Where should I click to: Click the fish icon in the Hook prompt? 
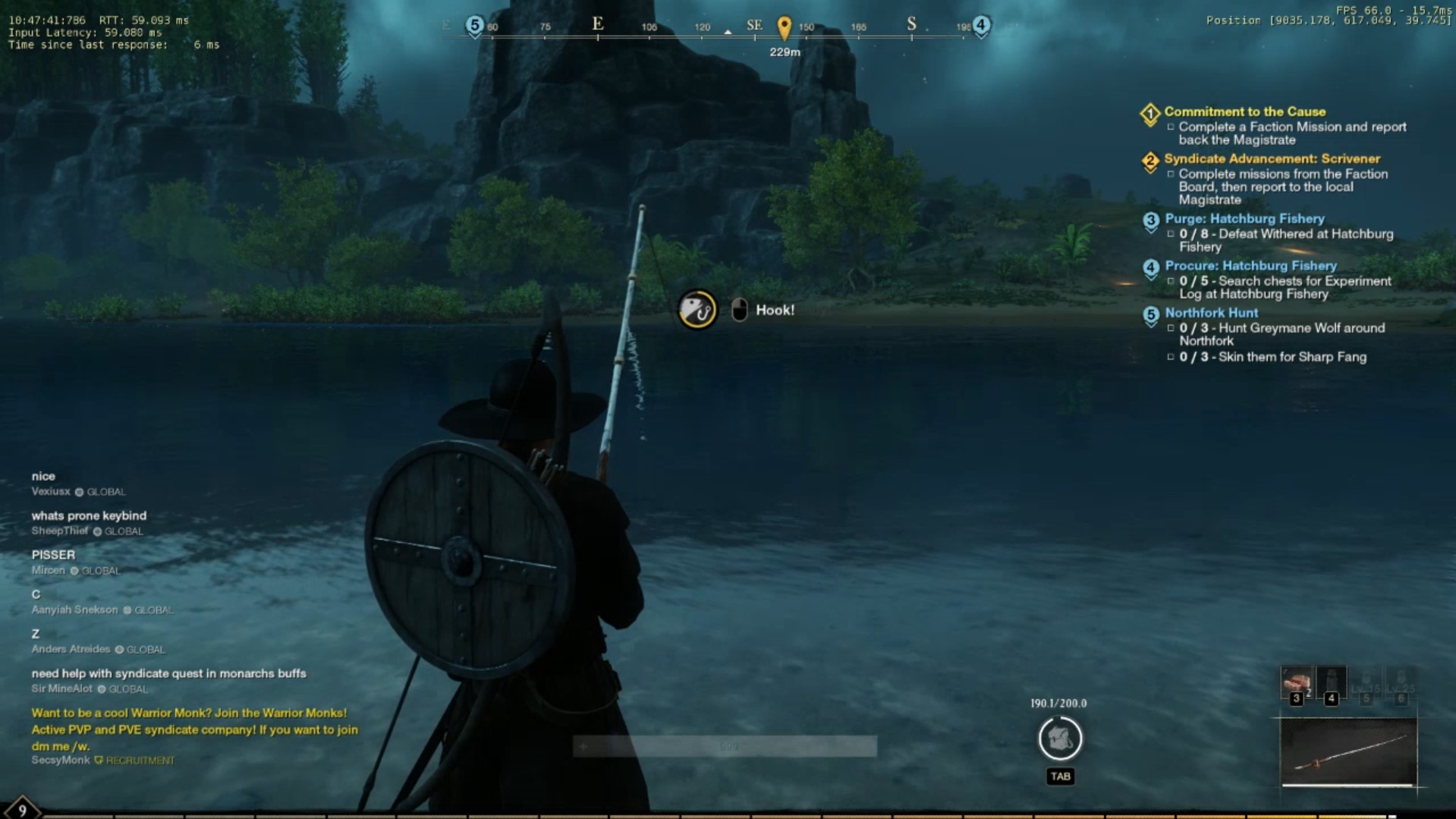[697, 310]
